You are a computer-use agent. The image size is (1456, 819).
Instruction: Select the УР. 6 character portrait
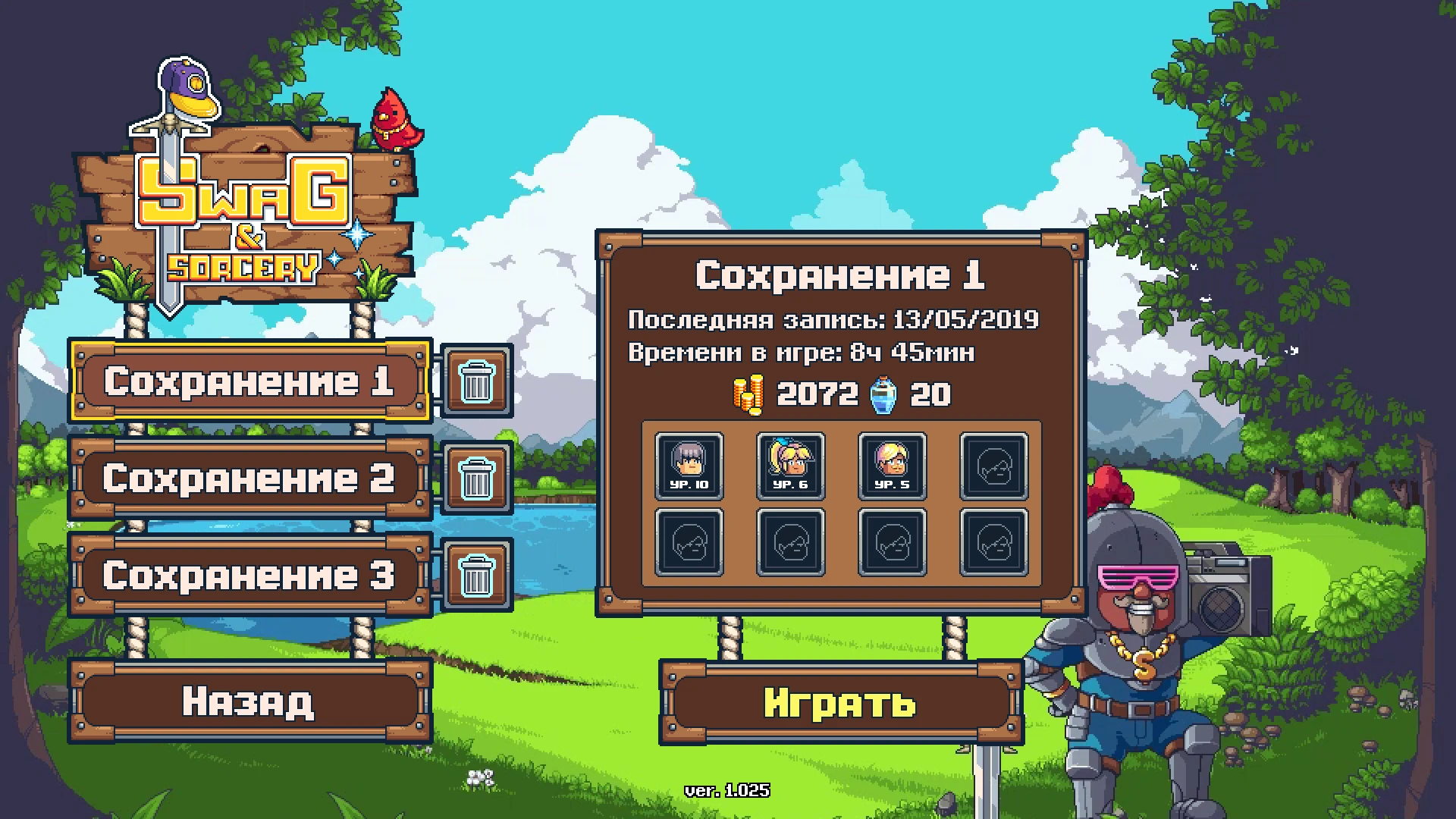click(791, 466)
